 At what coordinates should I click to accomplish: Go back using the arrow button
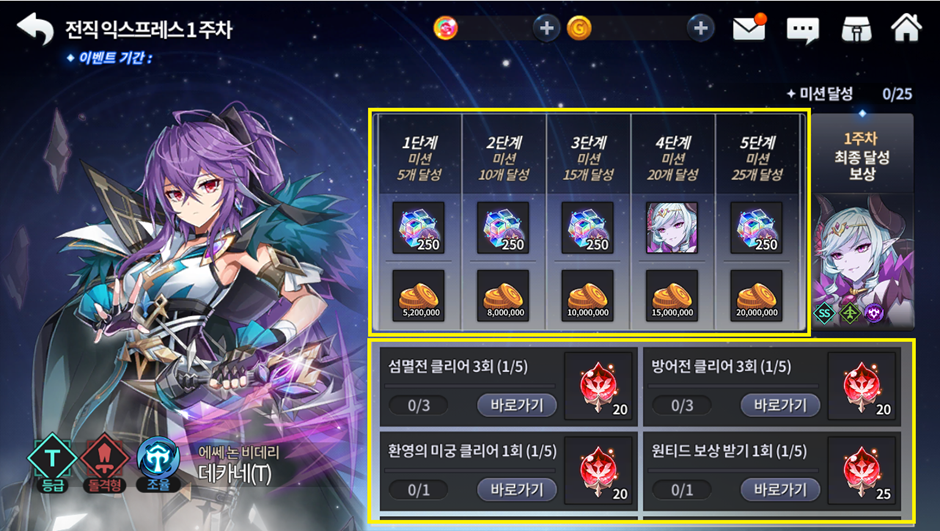pyautogui.click(x=35, y=28)
